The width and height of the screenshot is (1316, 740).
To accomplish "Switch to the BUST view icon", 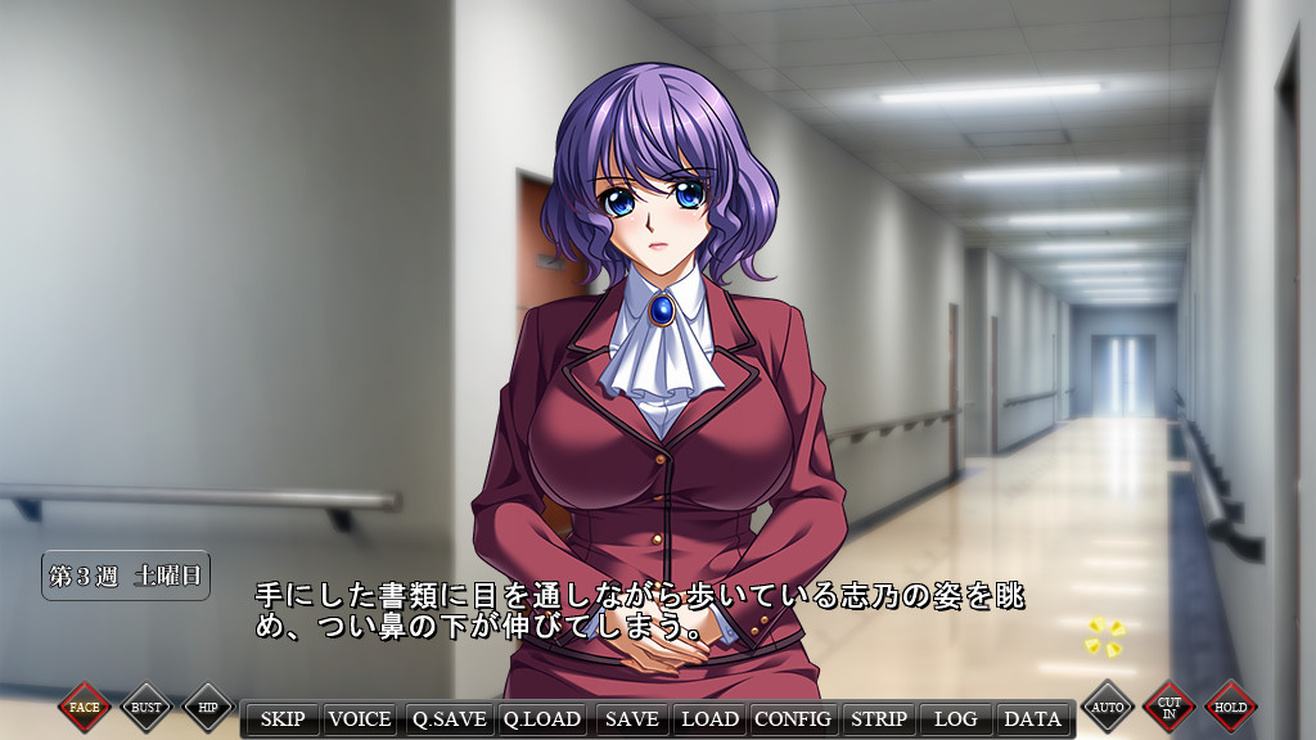I will click(146, 706).
